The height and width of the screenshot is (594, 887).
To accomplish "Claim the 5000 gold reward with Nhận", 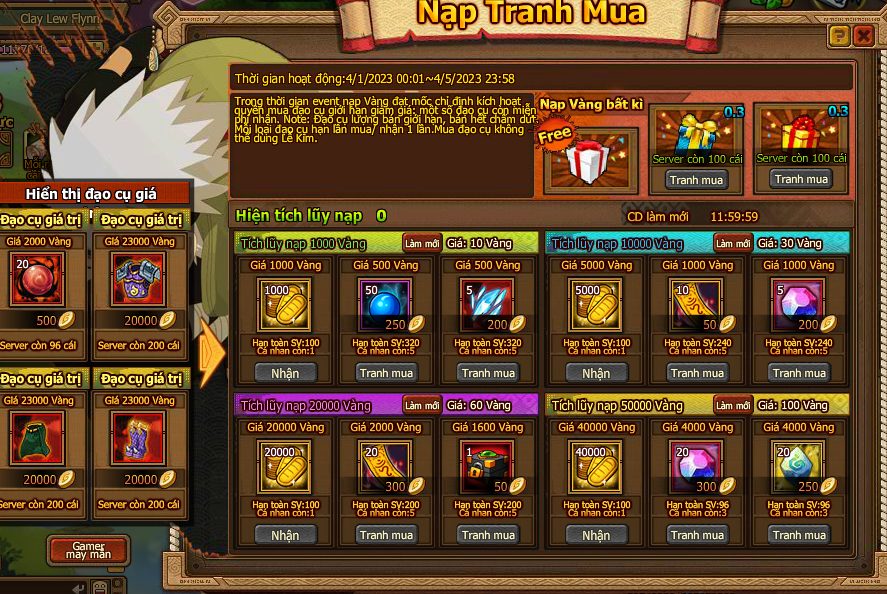I will [596, 373].
